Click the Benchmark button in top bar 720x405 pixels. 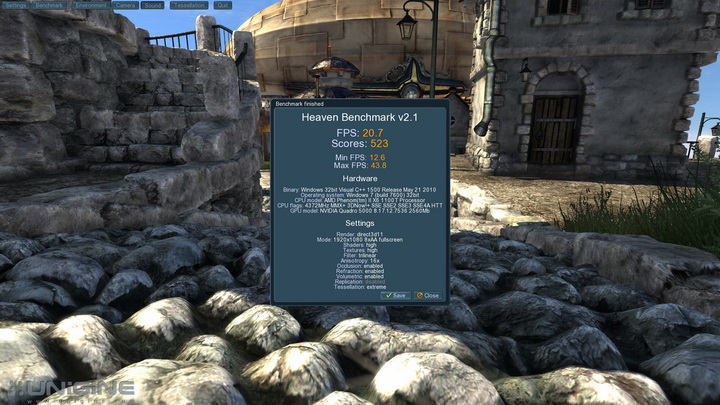pyautogui.click(x=51, y=5)
